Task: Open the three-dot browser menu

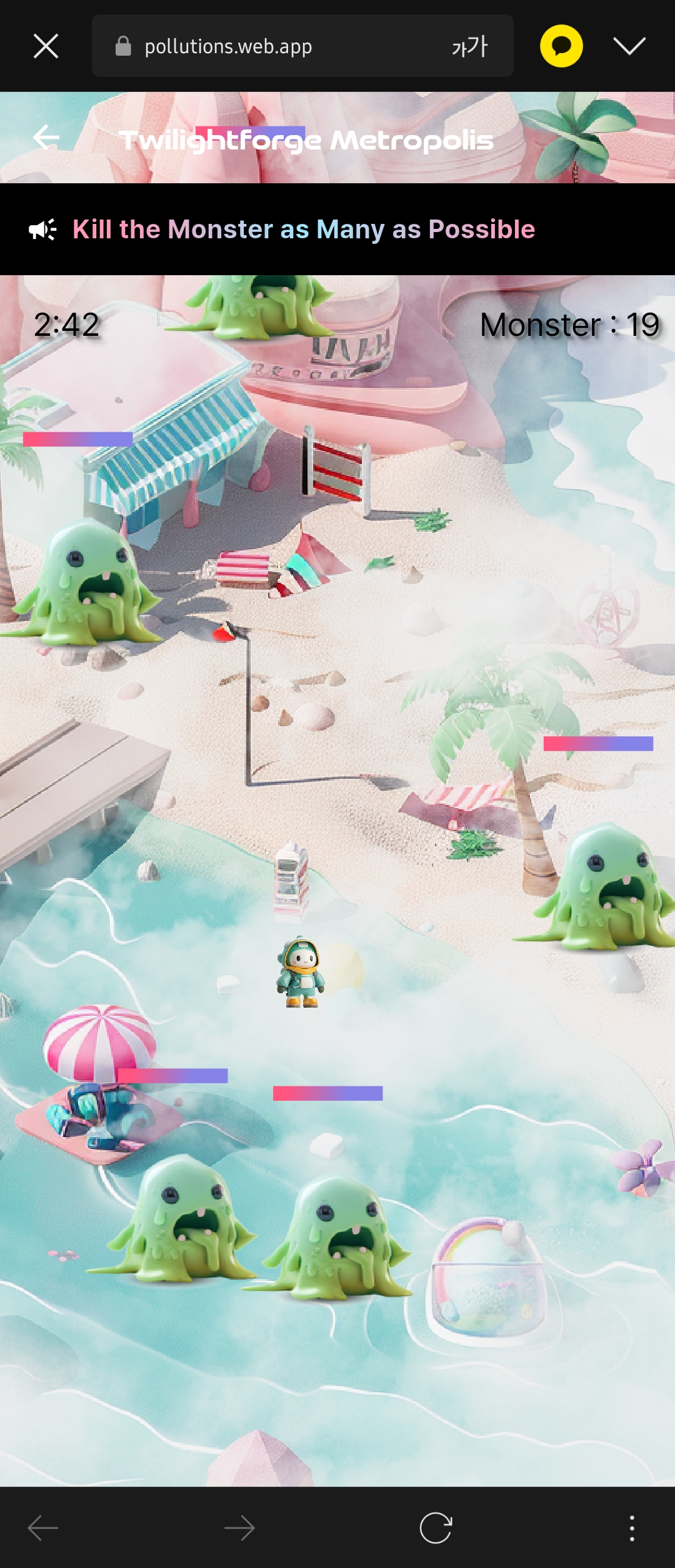Action: tap(632, 1528)
